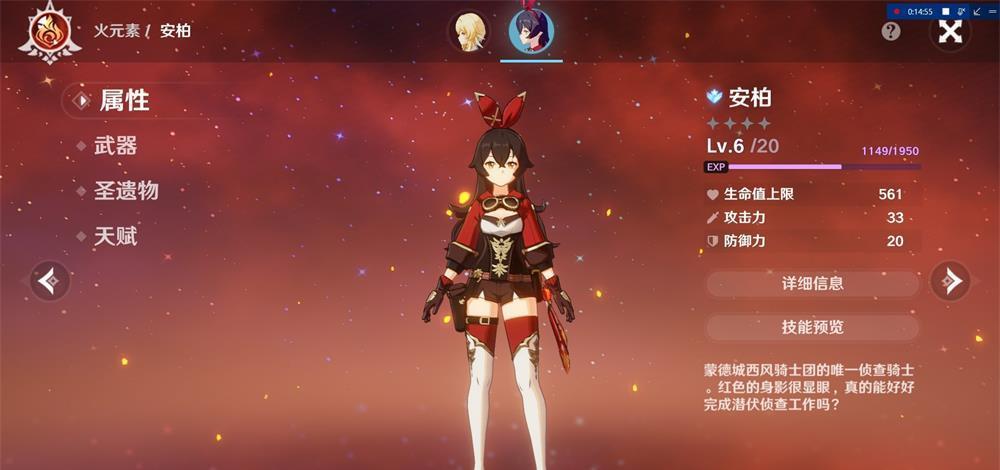Image resolution: width=1000 pixels, height=470 pixels.
Task: Open 详细信息 detailed stats
Action: click(x=812, y=283)
